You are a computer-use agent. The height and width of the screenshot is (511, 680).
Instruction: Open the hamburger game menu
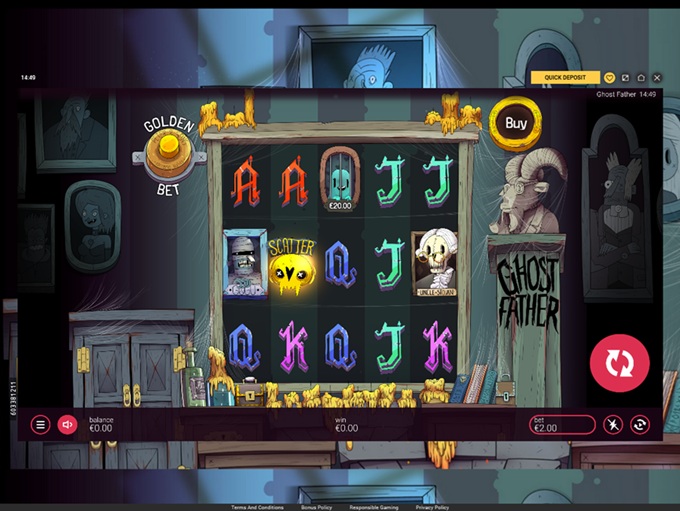click(41, 425)
